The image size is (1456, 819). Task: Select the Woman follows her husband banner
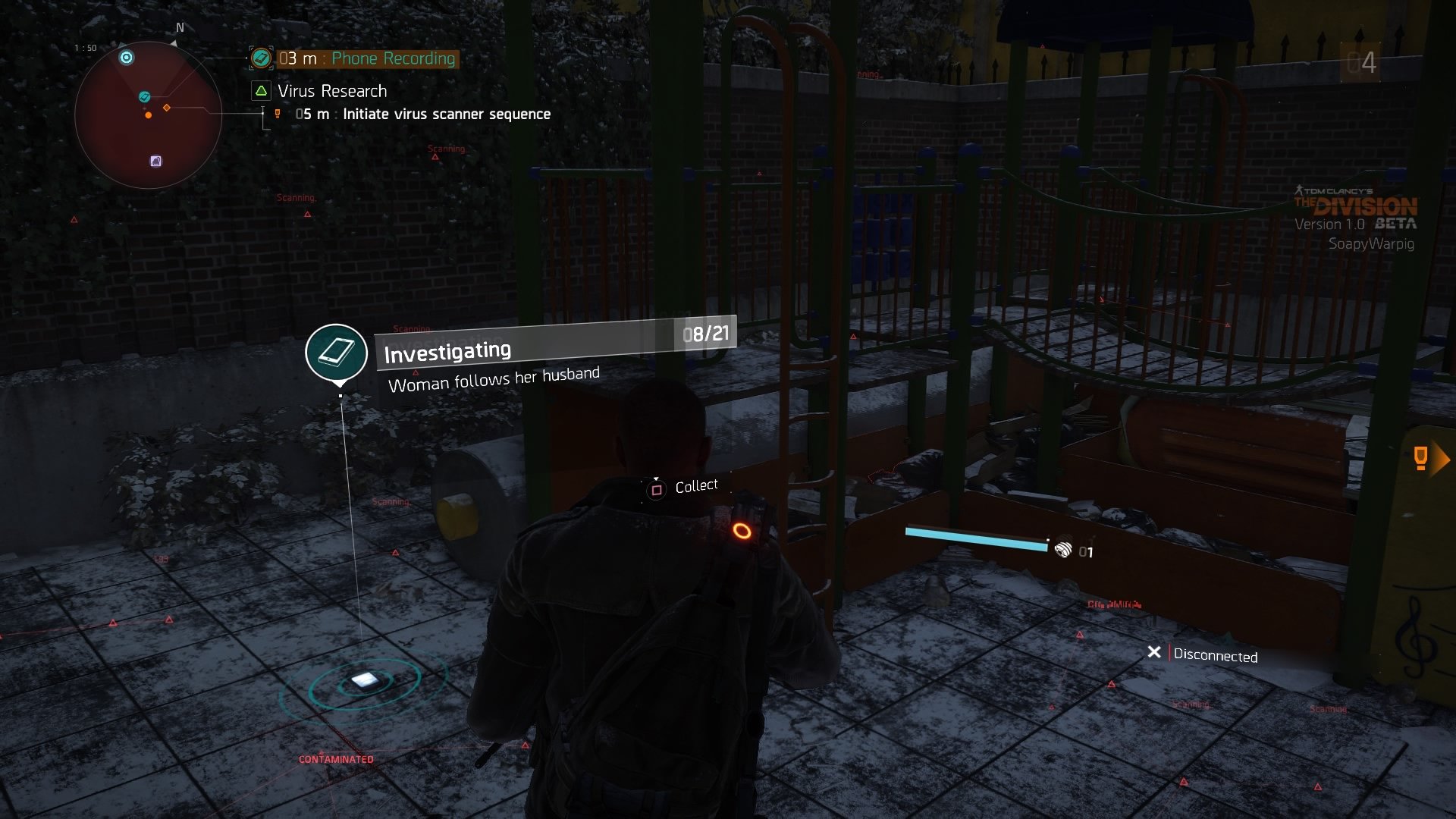point(493,378)
